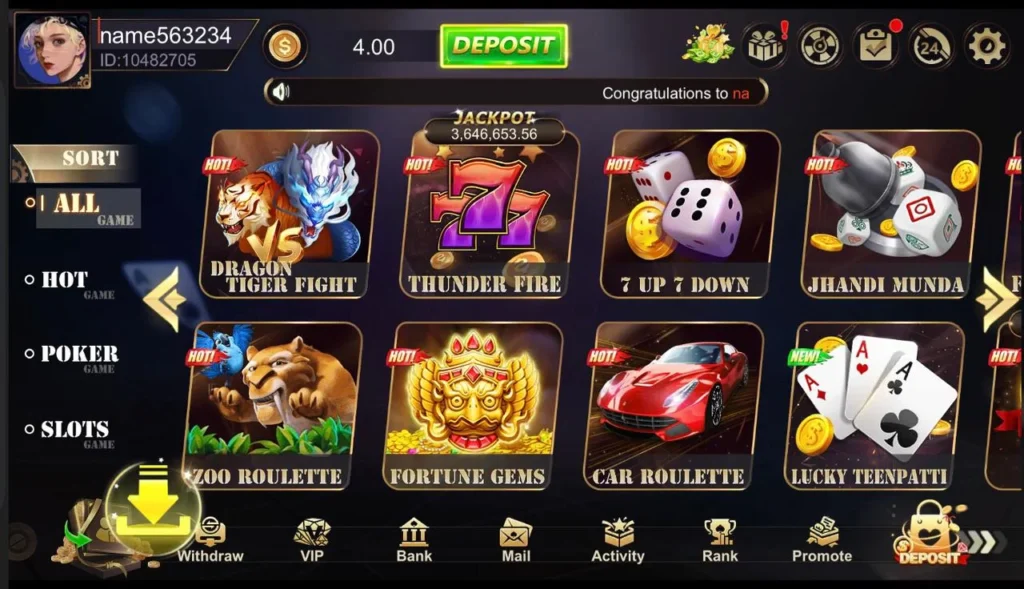Open the Dragon Tiger Fight game
The height and width of the screenshot is (589, 1024).
tap(290, 214)
